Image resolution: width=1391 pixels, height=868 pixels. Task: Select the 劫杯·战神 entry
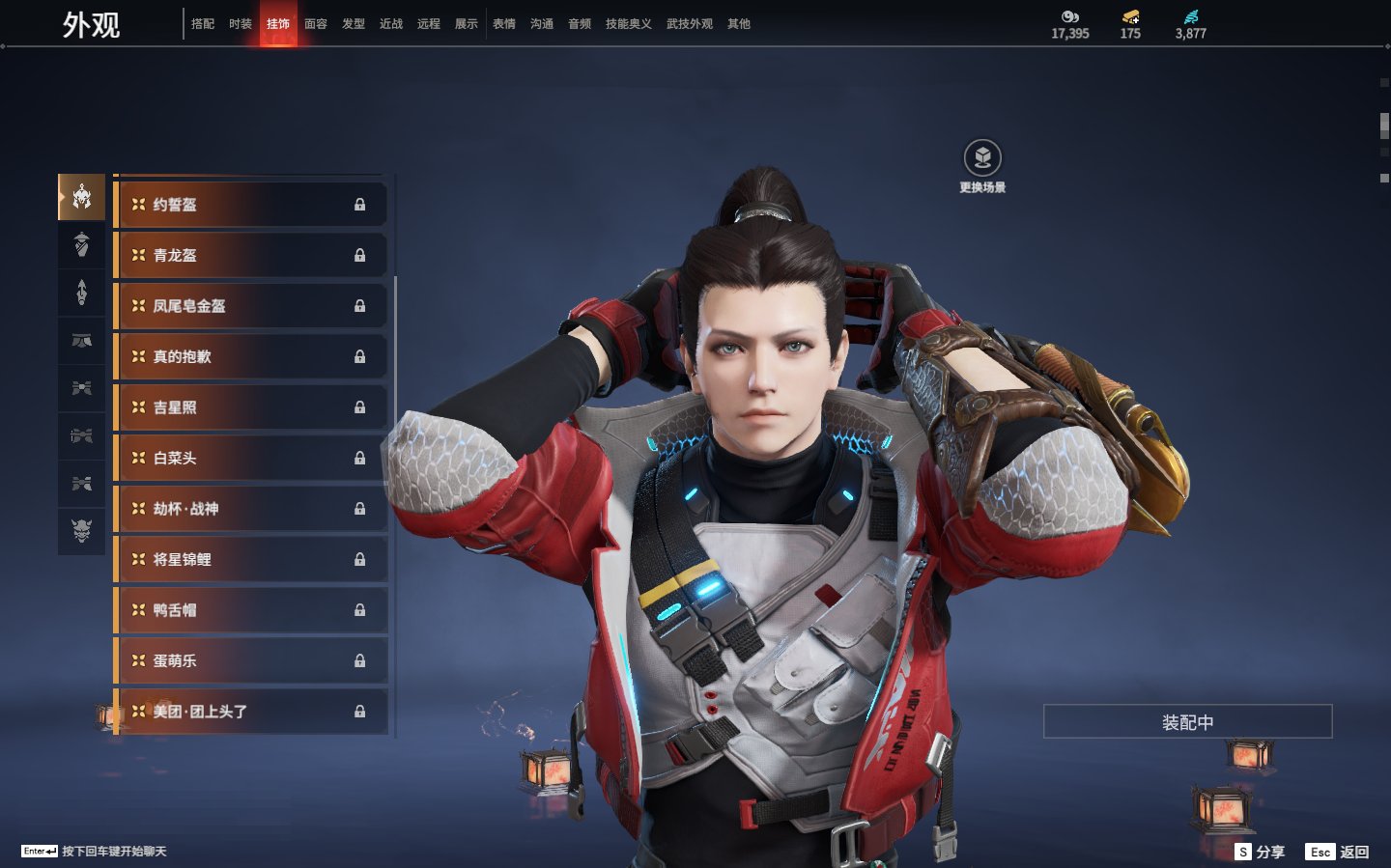coord(251,509)
